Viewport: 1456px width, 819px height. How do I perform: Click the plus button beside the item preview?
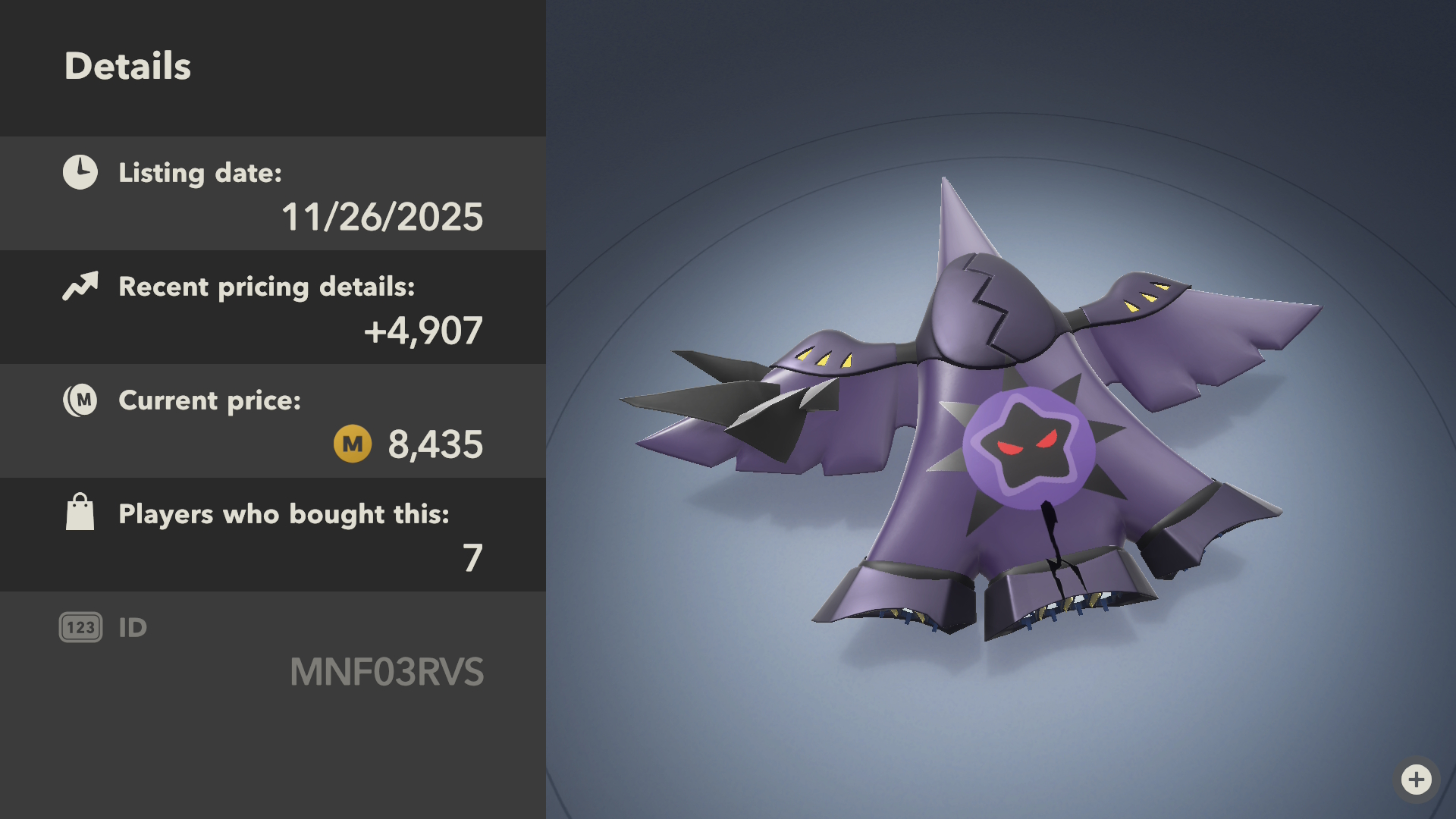(x=1416, y=779)
